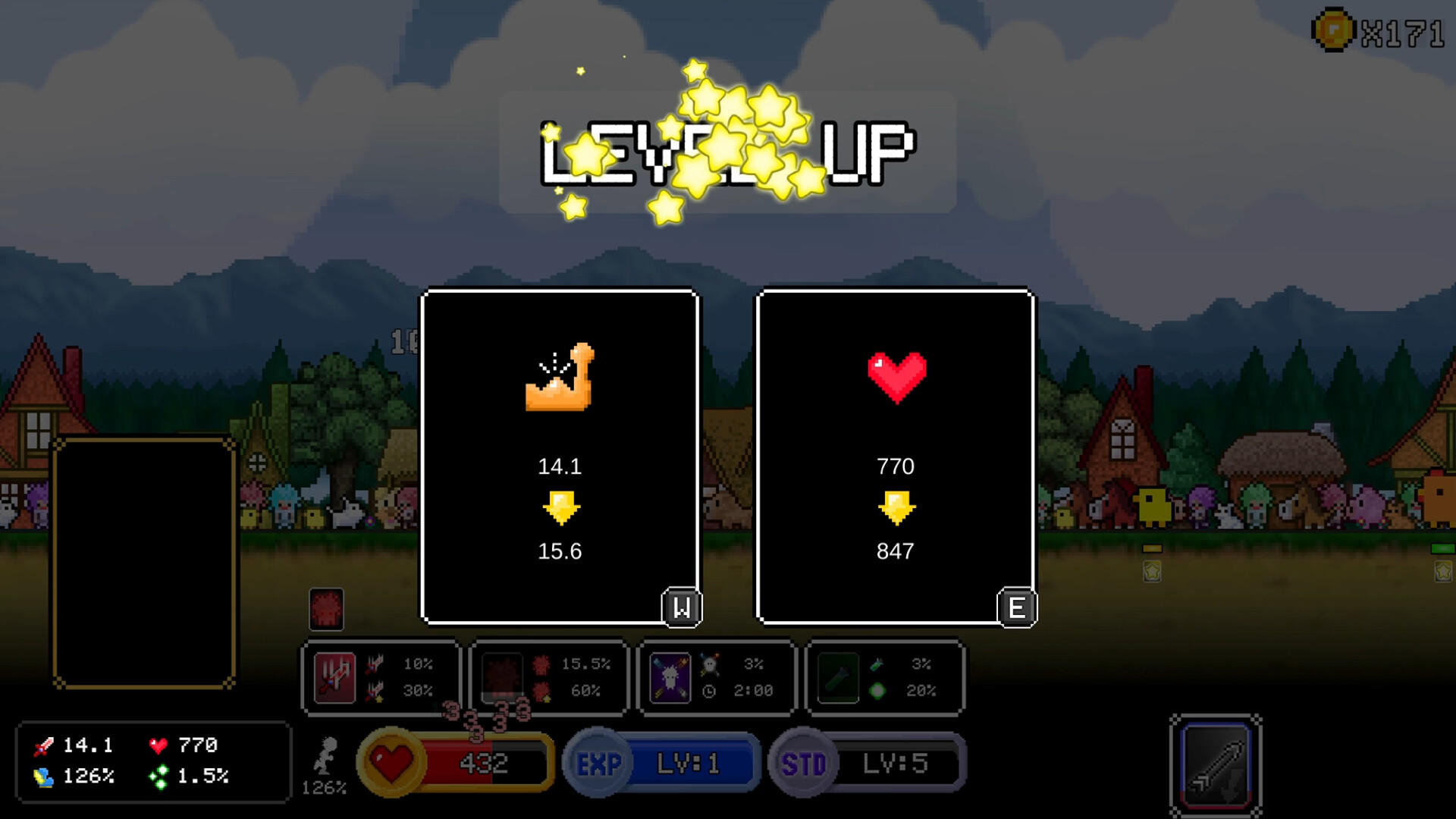The width and height of the screenshot is (1456, 819).
Task: Click the heart stat icon showing 770
Action: (x=158, y=745)
